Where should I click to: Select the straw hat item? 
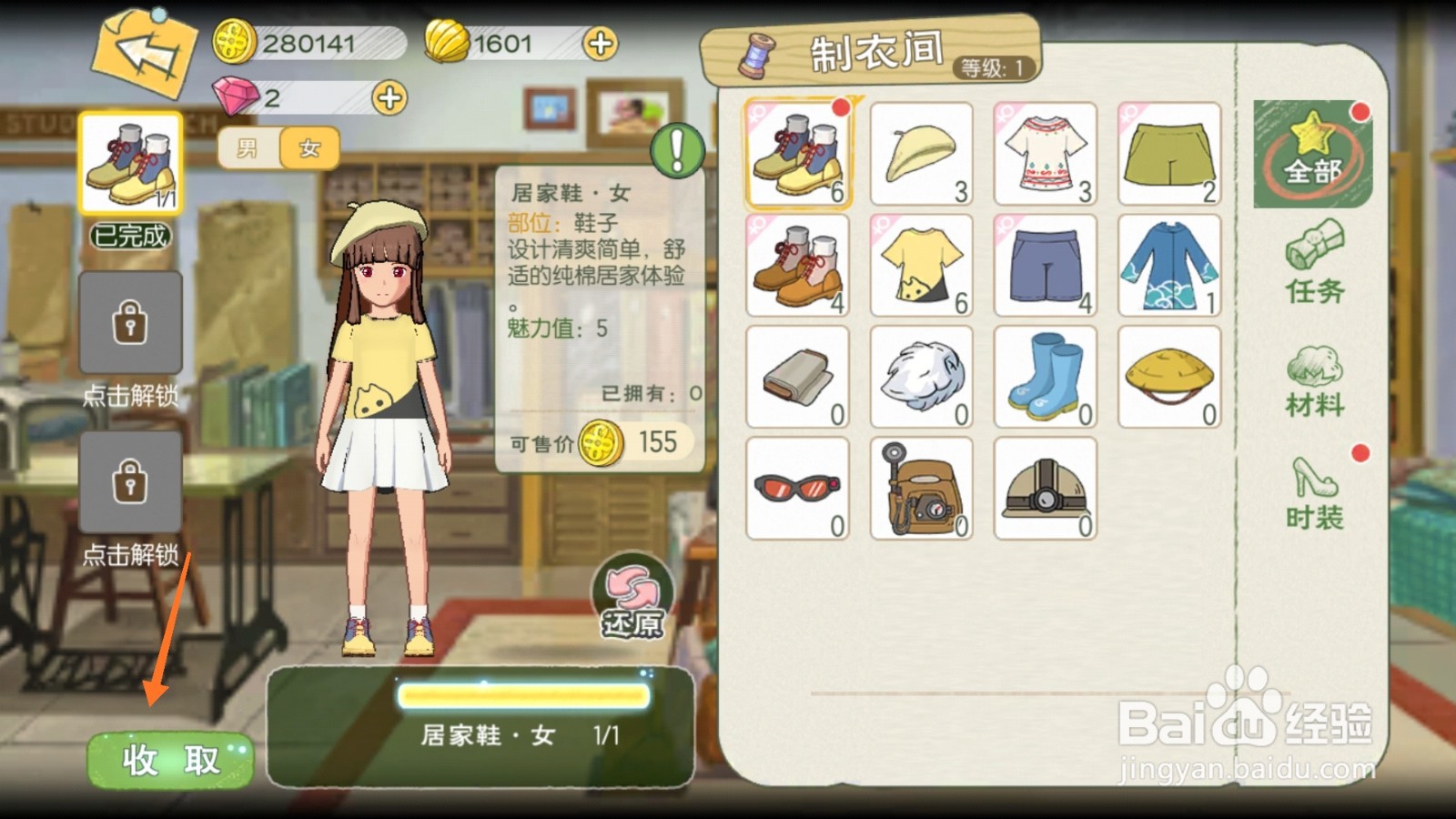1168,378
